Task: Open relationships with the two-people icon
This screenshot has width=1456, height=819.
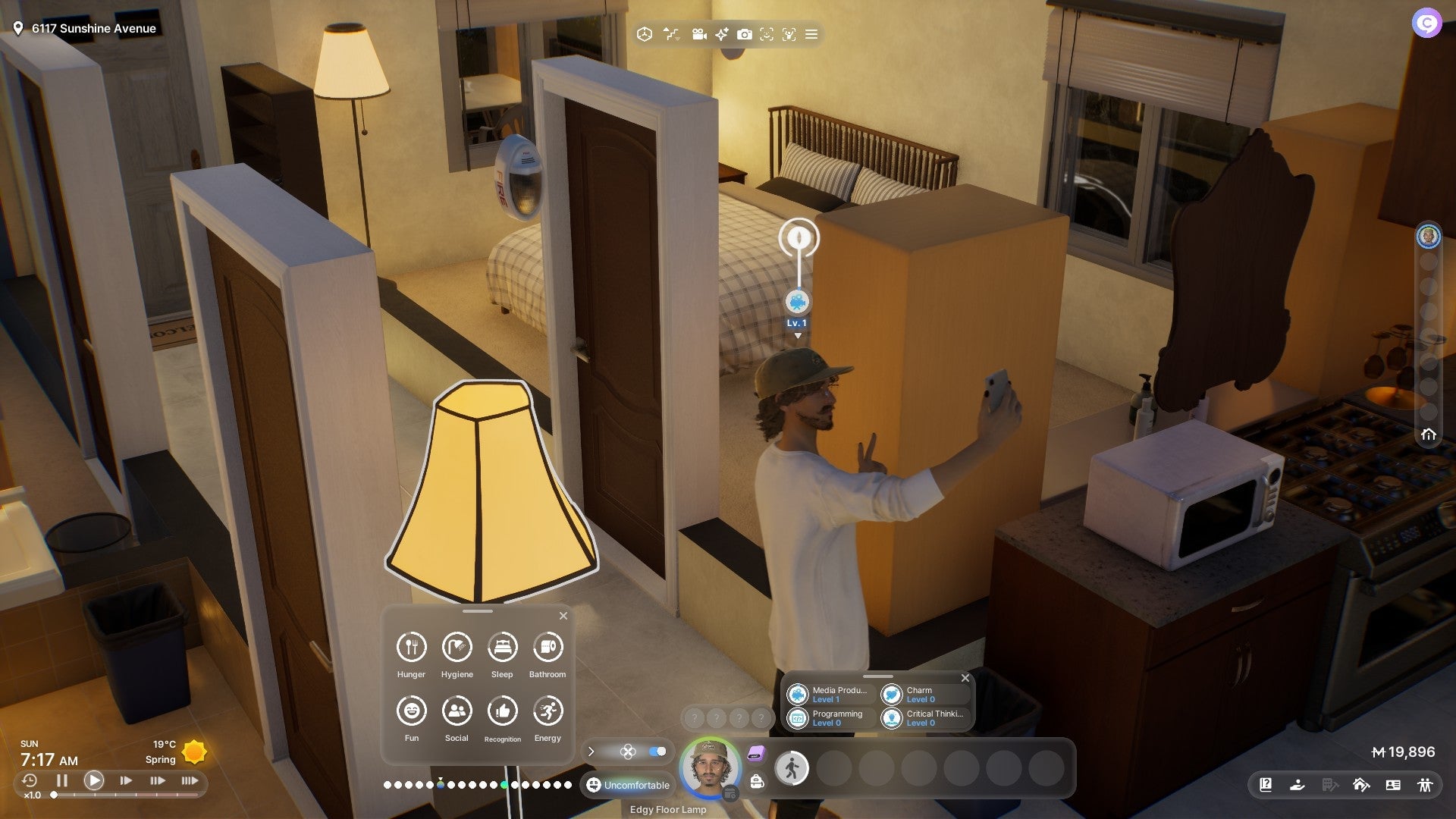Action: point(1426,785)
